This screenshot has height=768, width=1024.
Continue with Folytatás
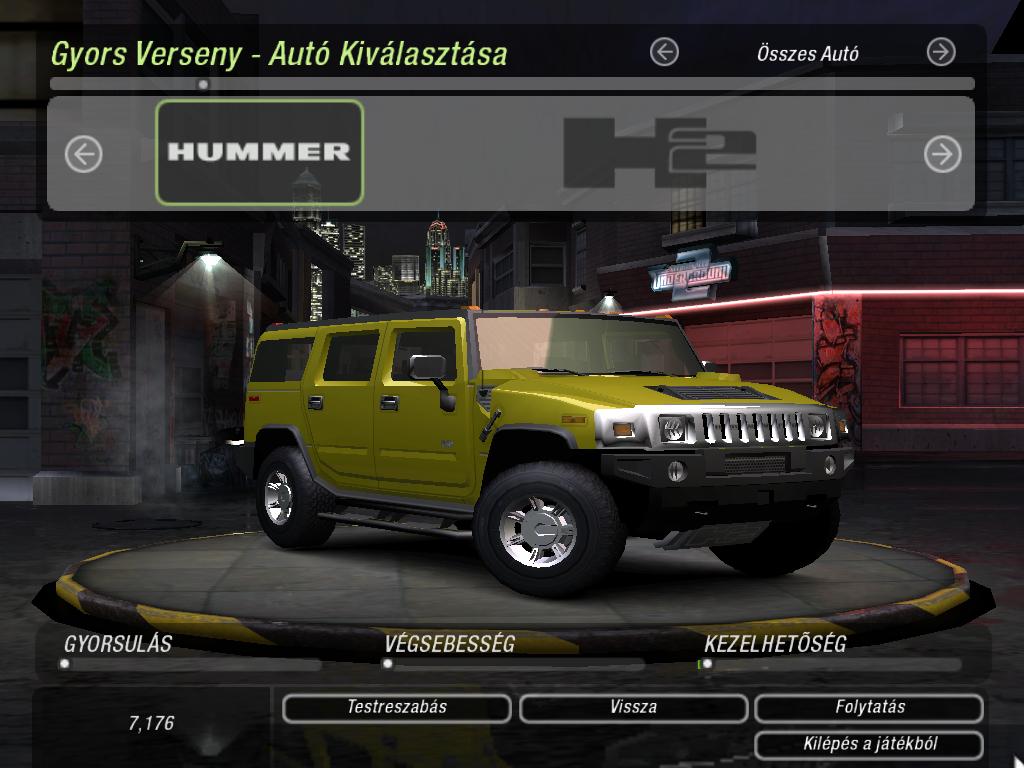pyautogui.click(x=869, y=708)
